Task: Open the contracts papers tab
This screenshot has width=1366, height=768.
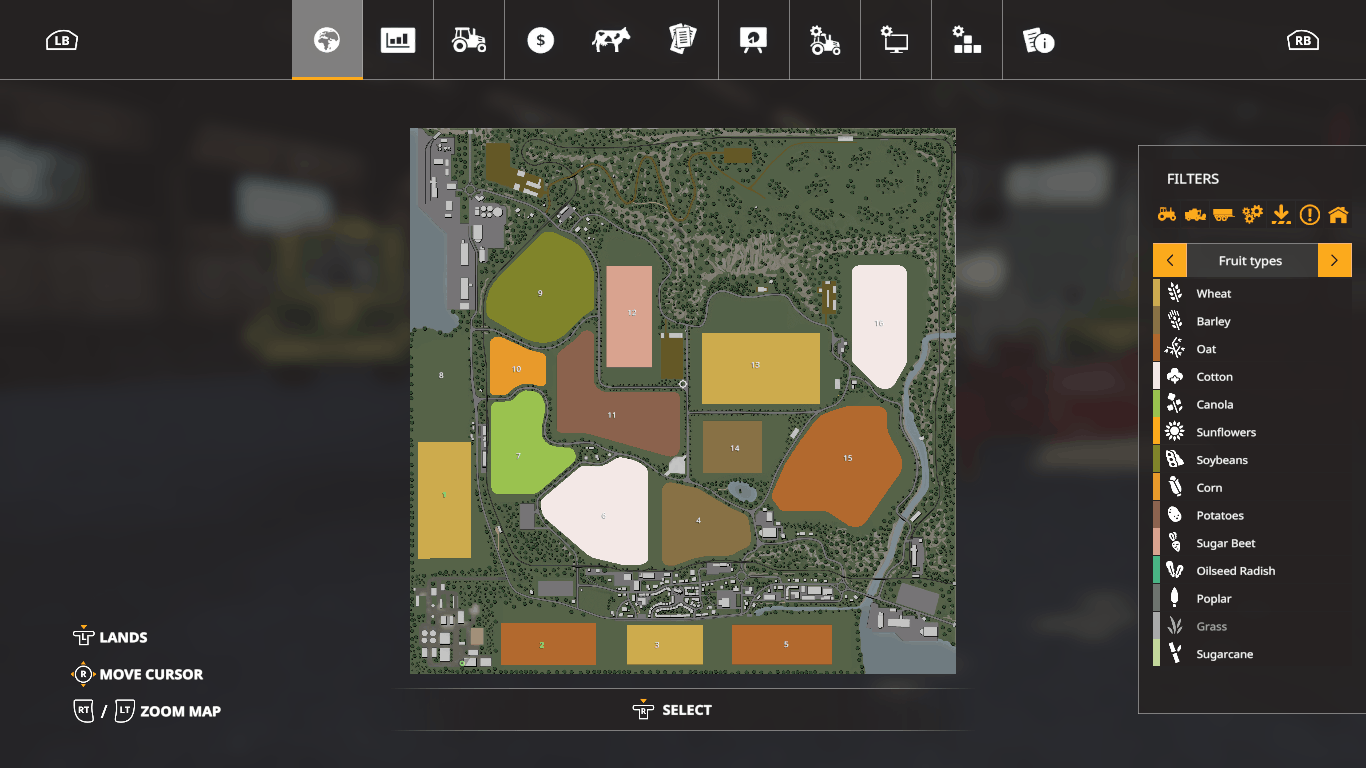Action: [682, 40]
